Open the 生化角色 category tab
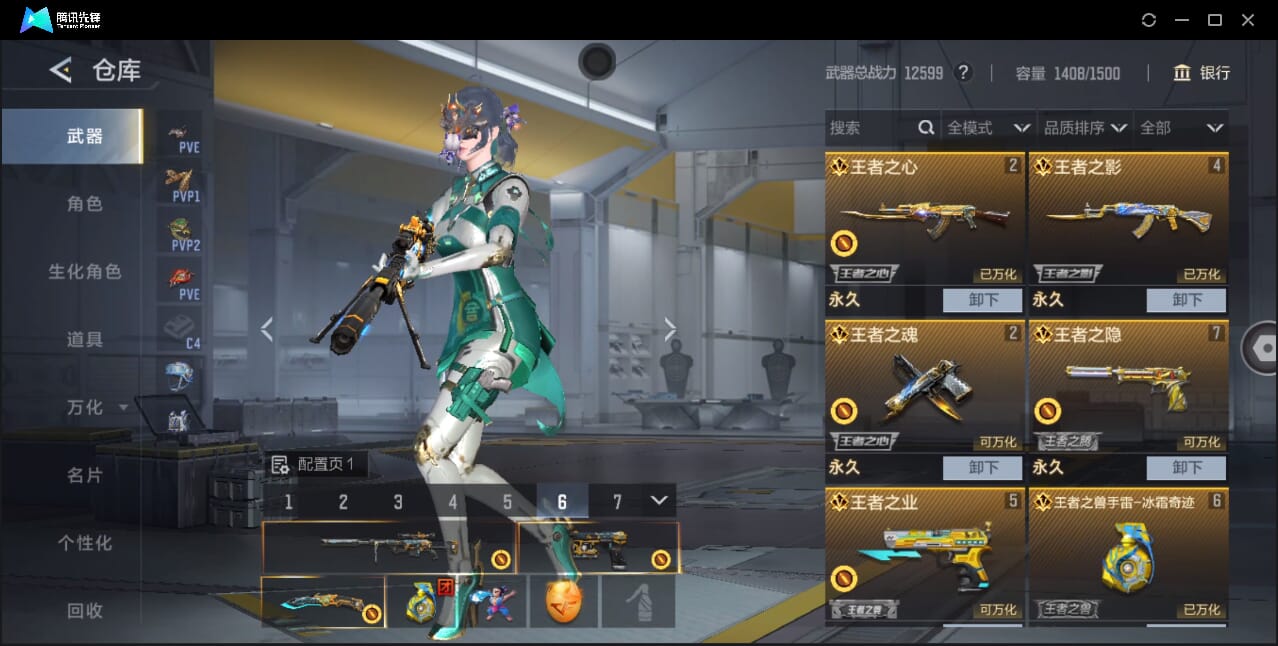Viewport: 1278px width, 646px height. (x=84, y=272)
